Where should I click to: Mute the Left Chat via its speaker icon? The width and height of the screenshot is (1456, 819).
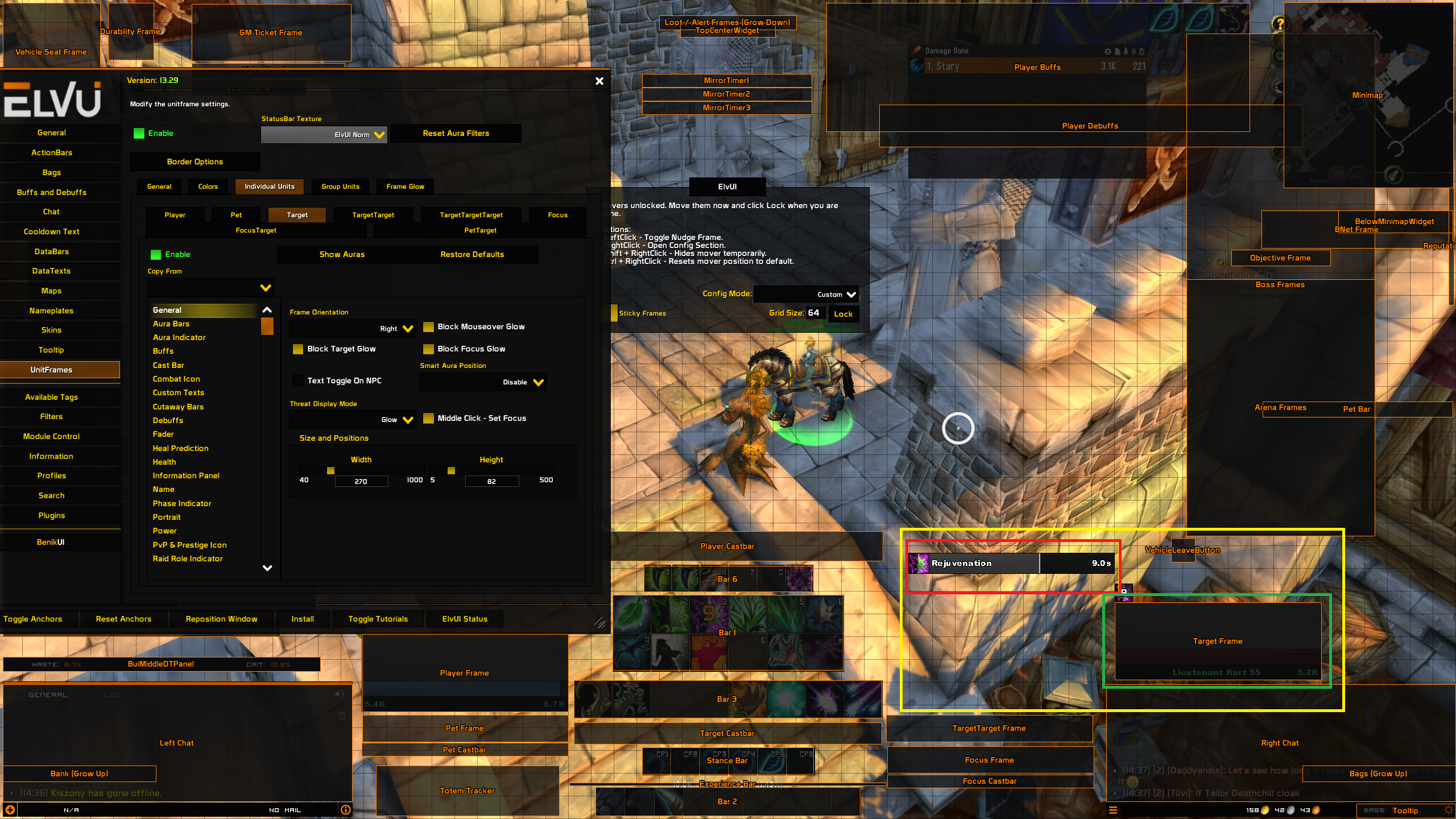coord(340,694)
